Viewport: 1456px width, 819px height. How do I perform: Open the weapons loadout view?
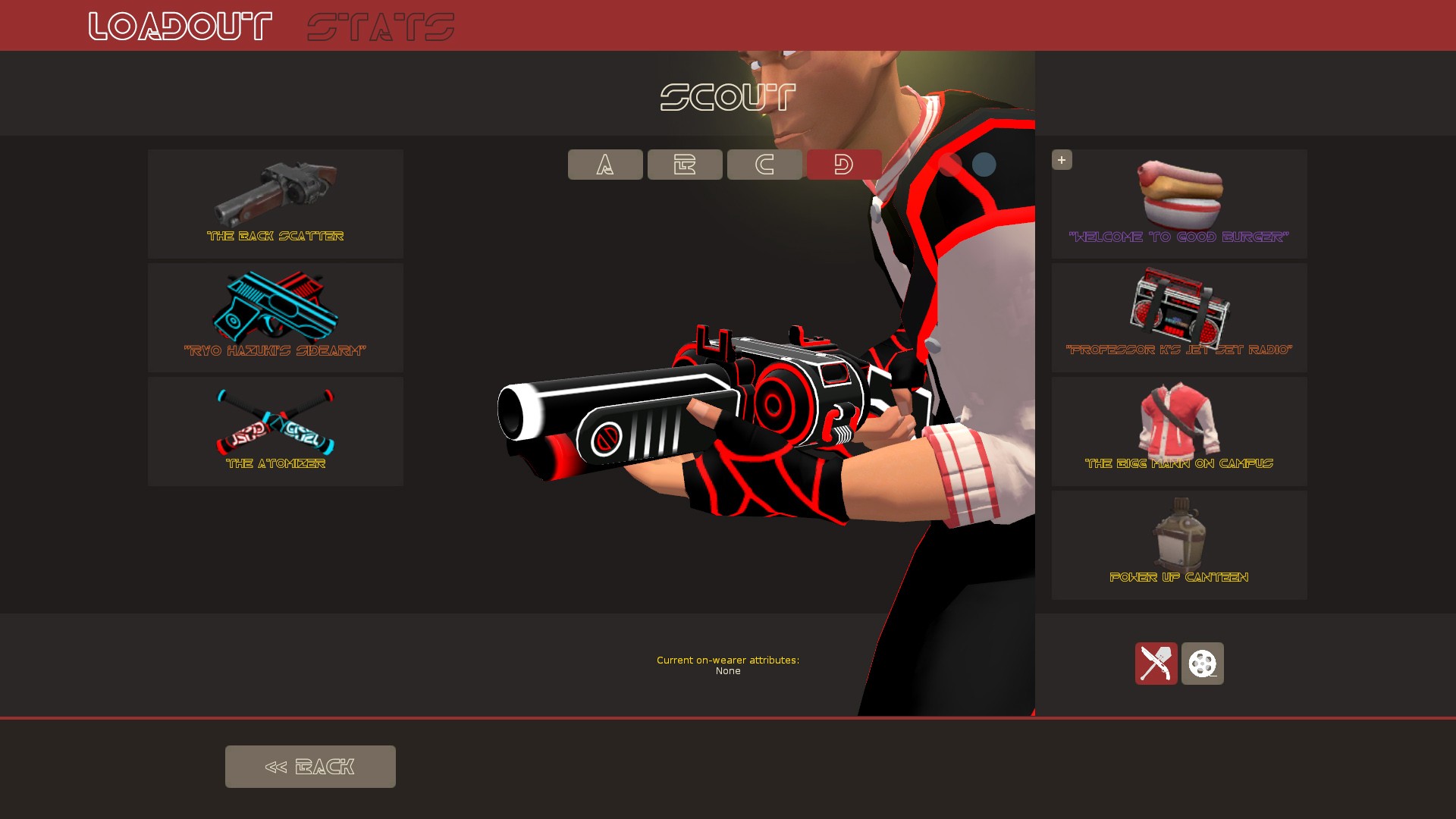[x=1156, y=664]
